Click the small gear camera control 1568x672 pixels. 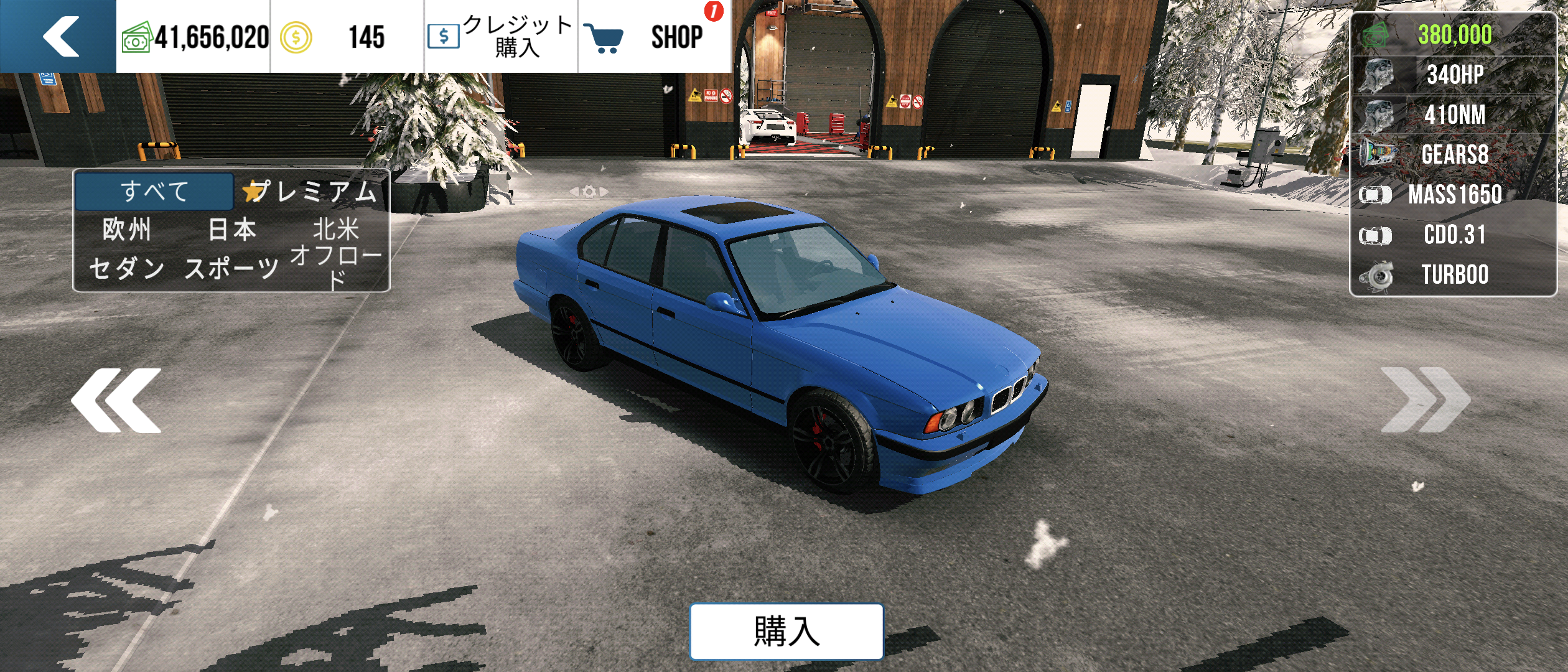[x=589, y=192]
